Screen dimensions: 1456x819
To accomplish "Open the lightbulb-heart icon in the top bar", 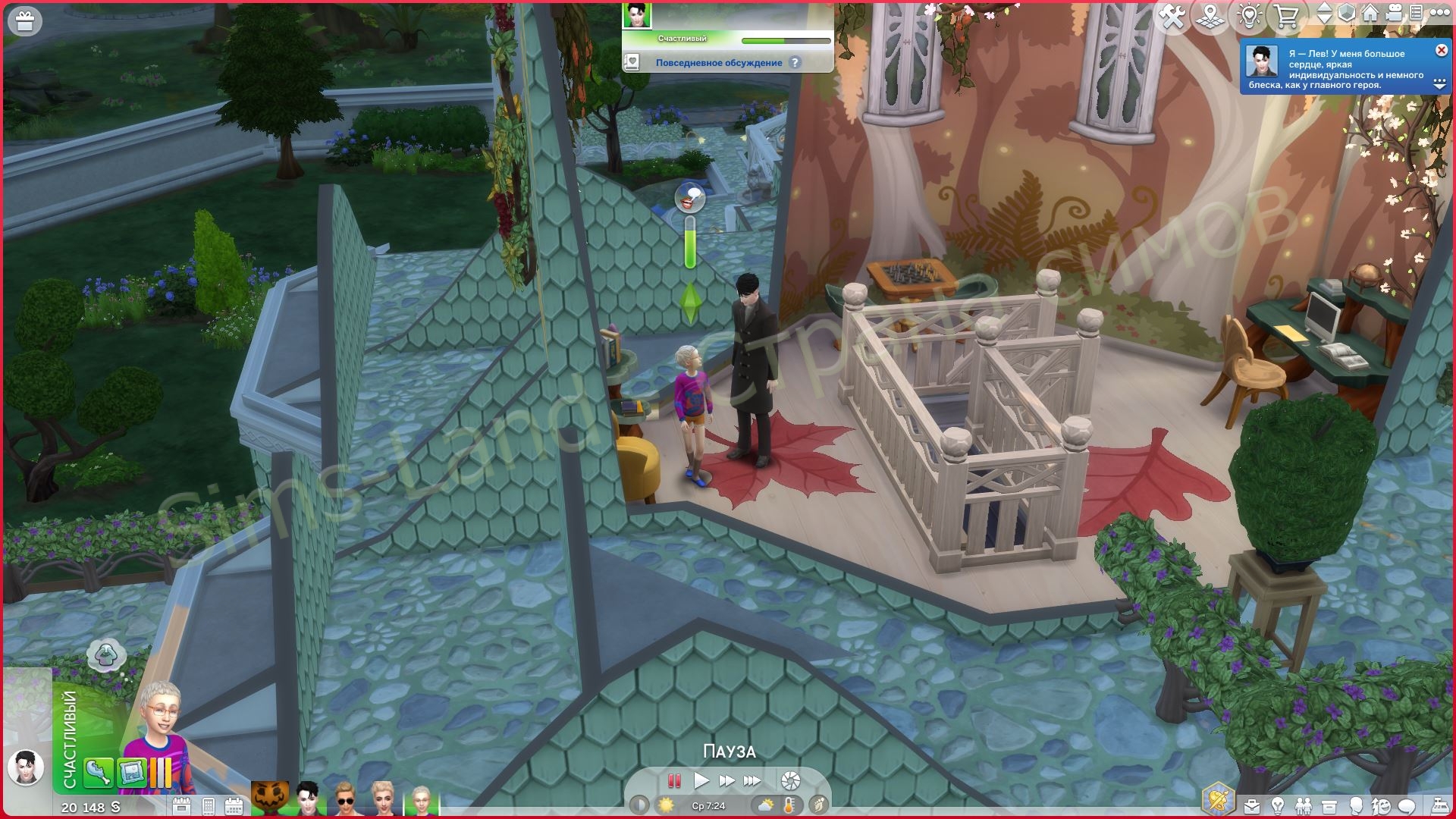I will pyautogui.click(x=1249, y=17).
